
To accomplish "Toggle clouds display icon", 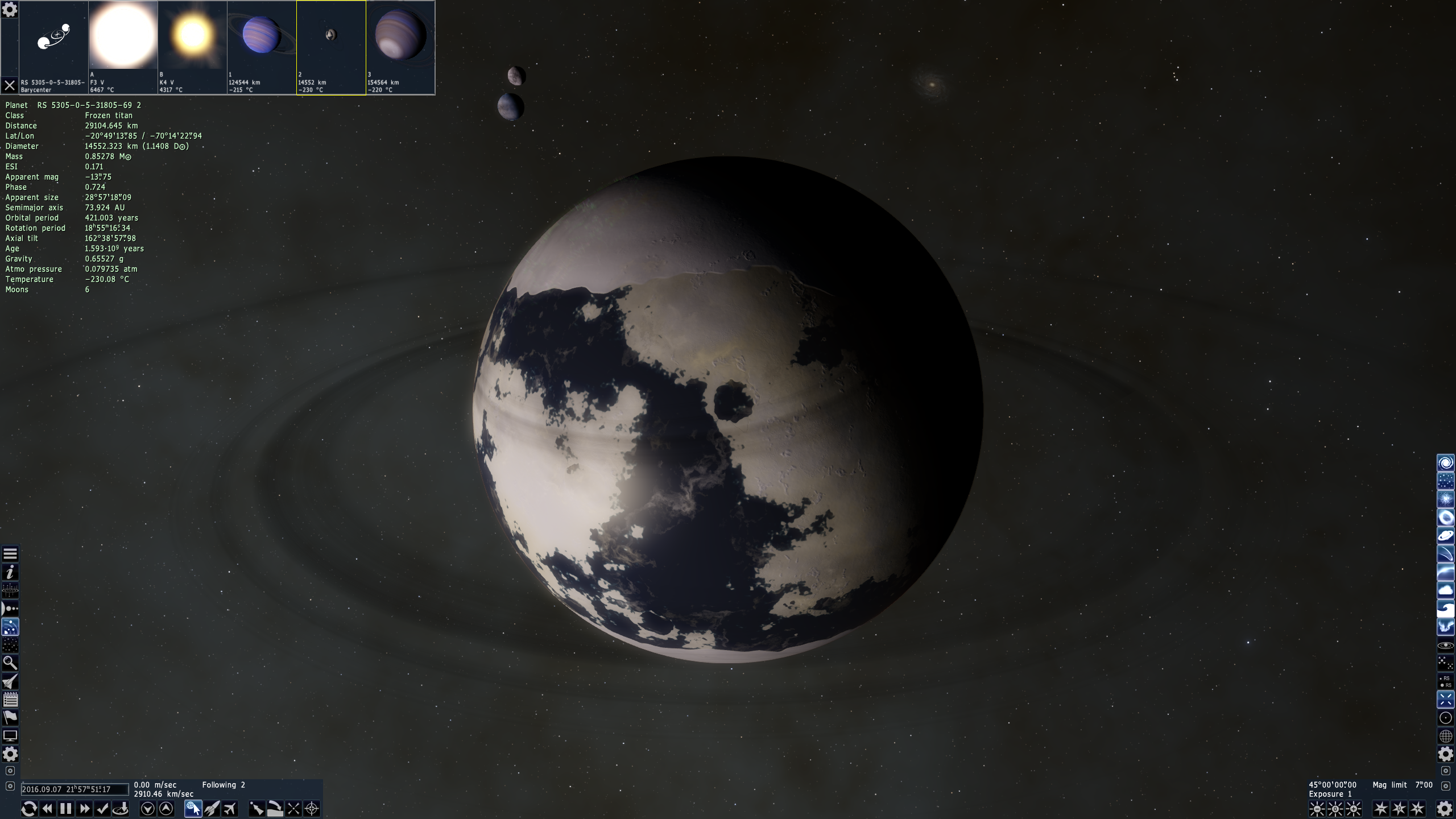I will tap(1445, 590).
